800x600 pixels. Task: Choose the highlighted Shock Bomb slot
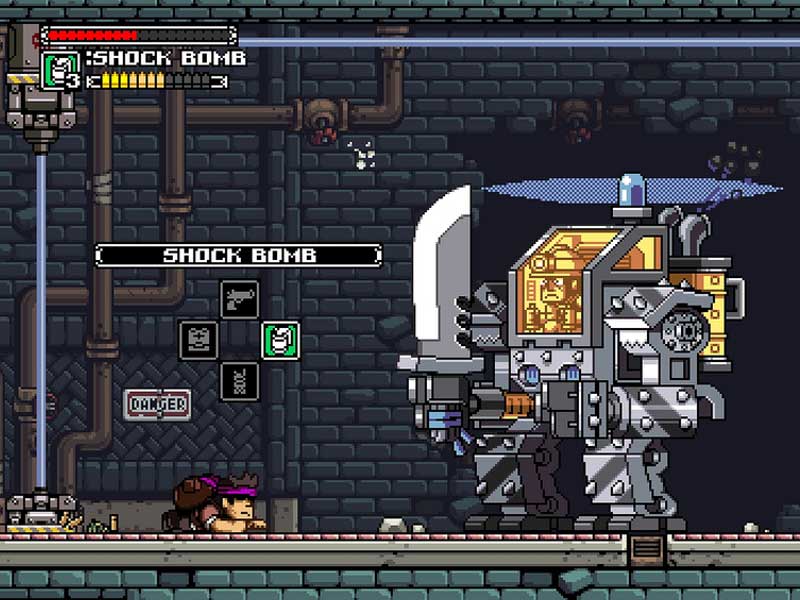click(280, 340)
